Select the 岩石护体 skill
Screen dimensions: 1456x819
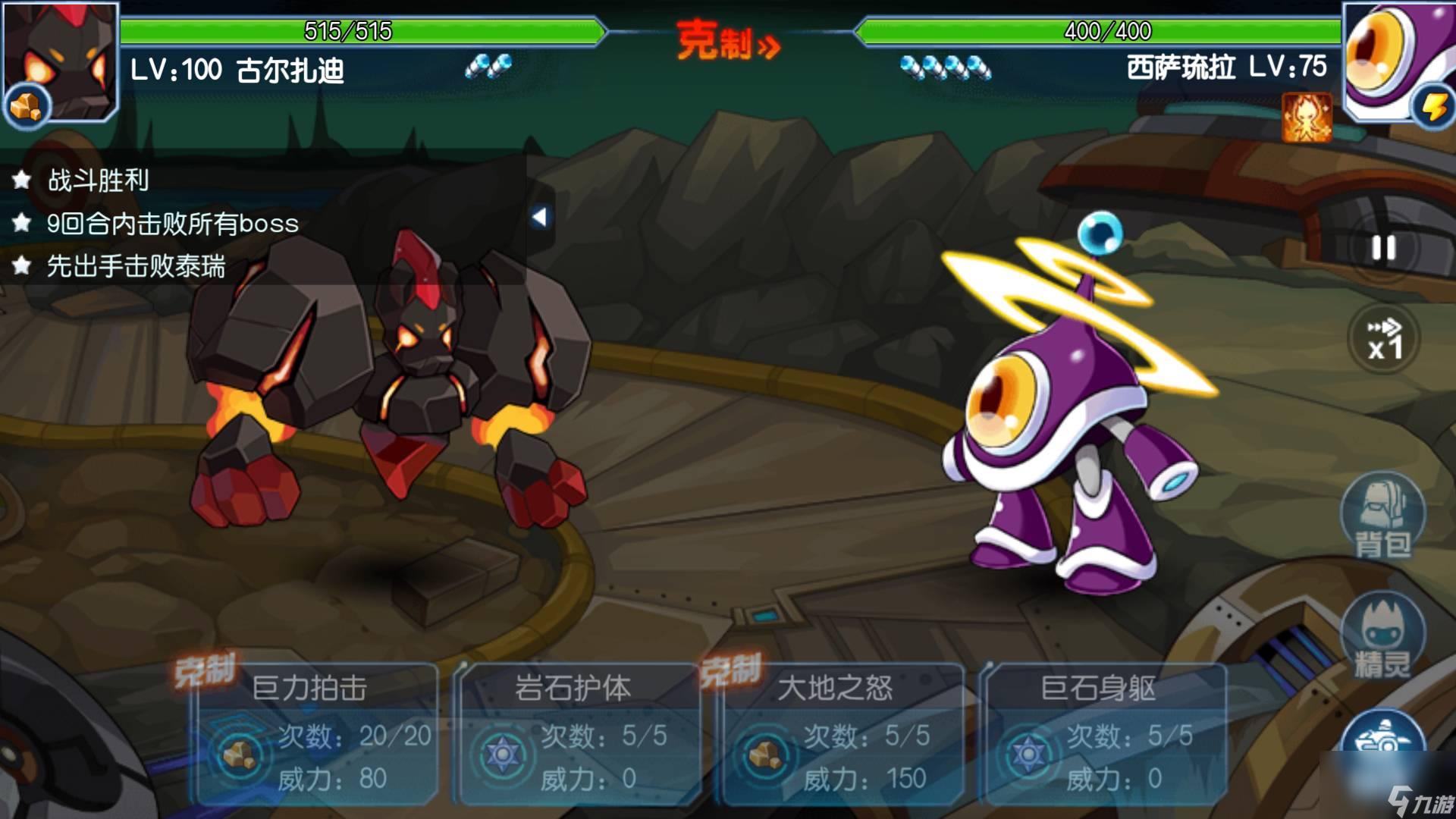click(579, 733)
